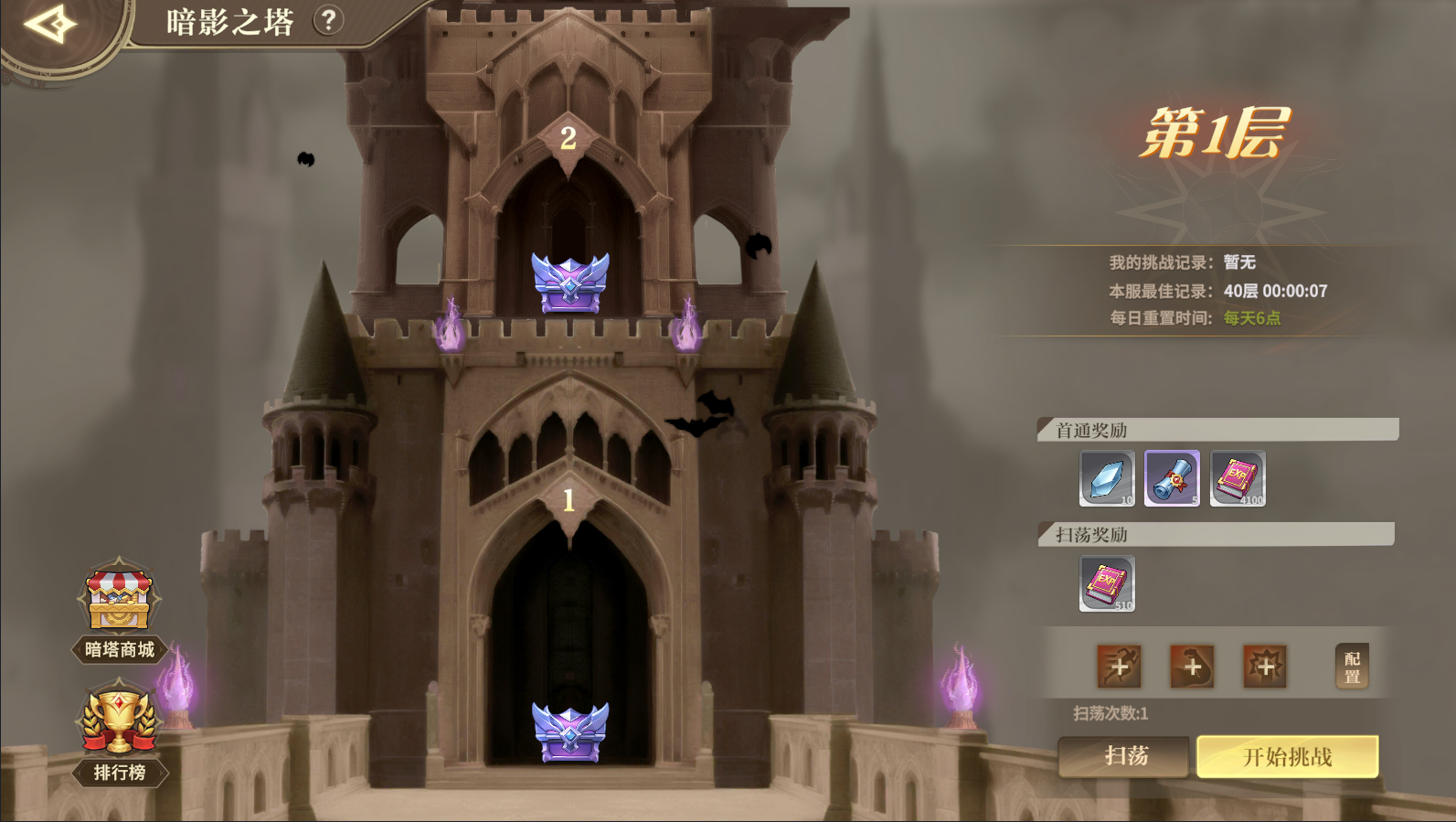
Task: Add a buff in the running figure slot
Action: [x=1120, y=667]
